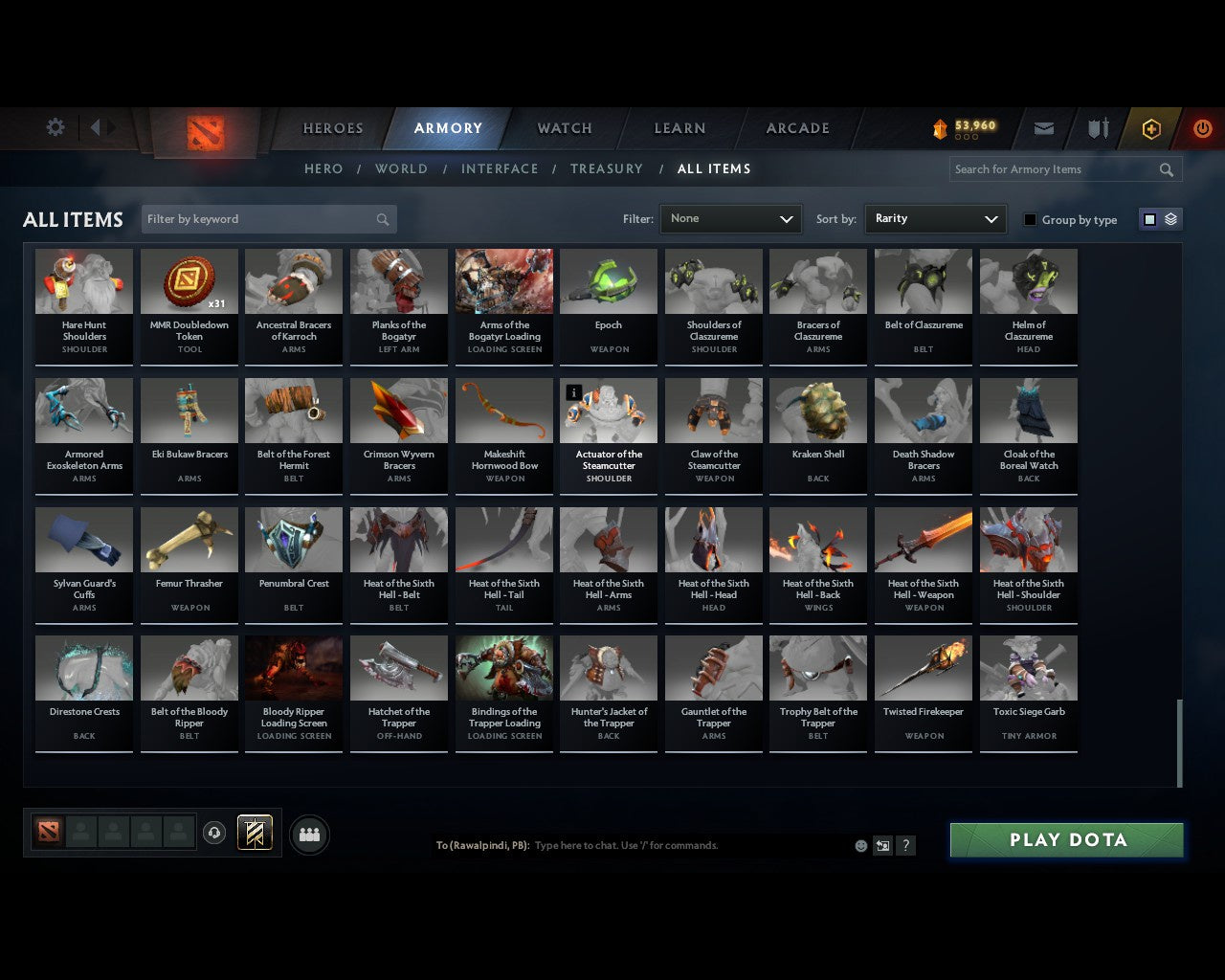Click the help question mark button

pos(904,845)
